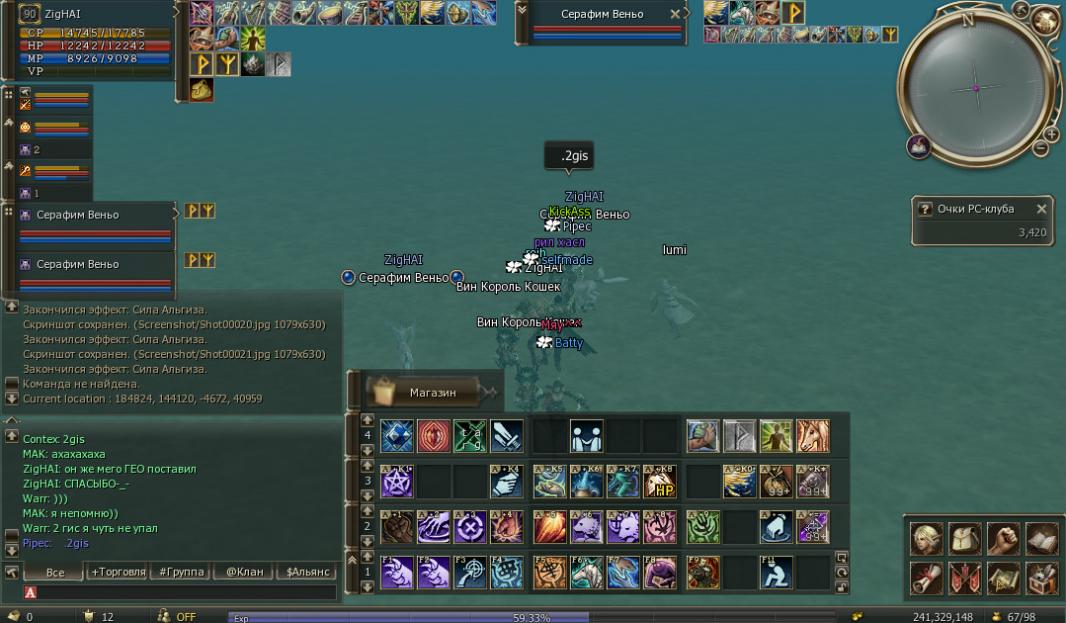Select the #Группа chat tab
Viewport: 1066px width, 623px height.
point(181,572)
